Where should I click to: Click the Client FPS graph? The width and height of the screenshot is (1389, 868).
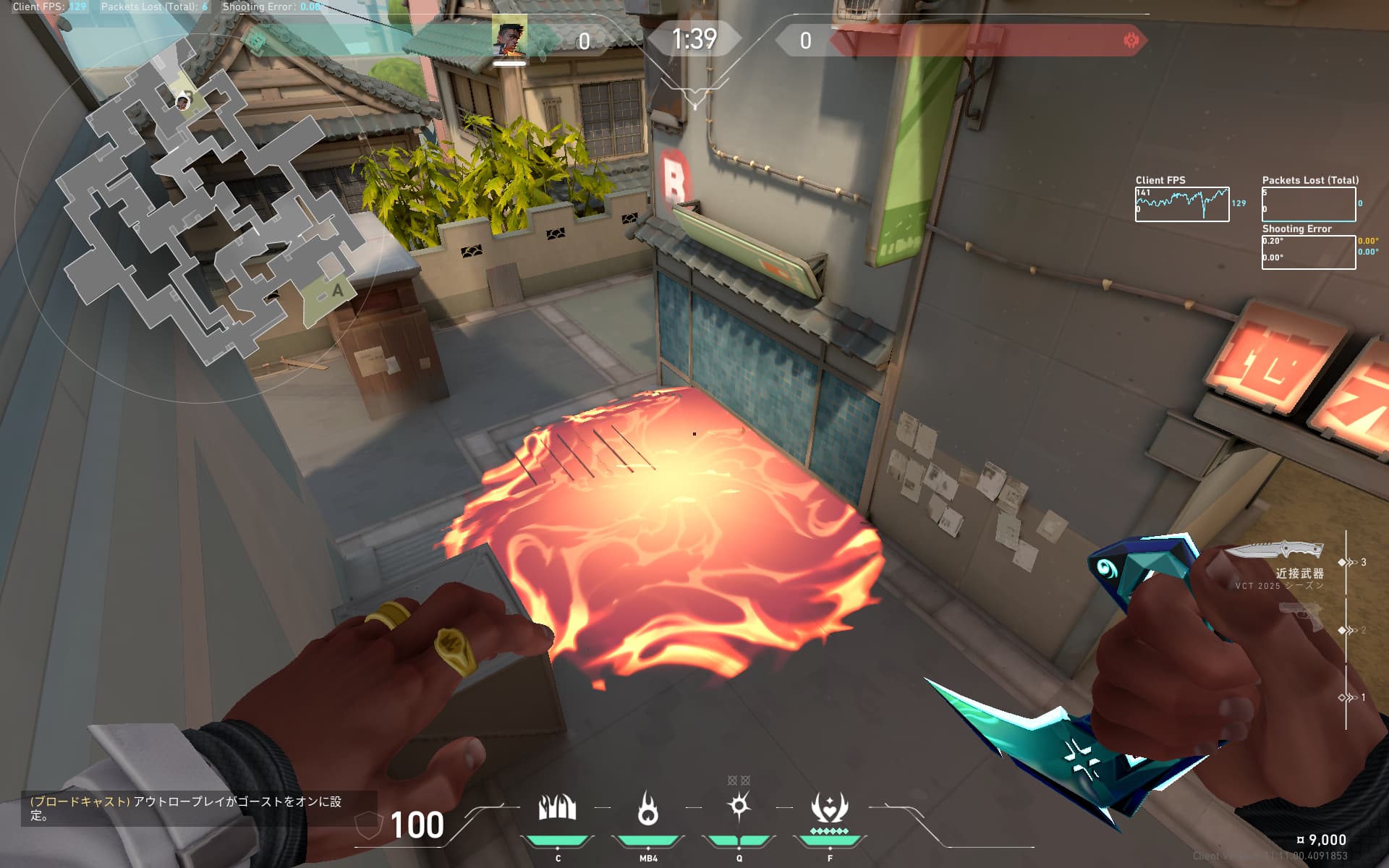[1181, 204]
